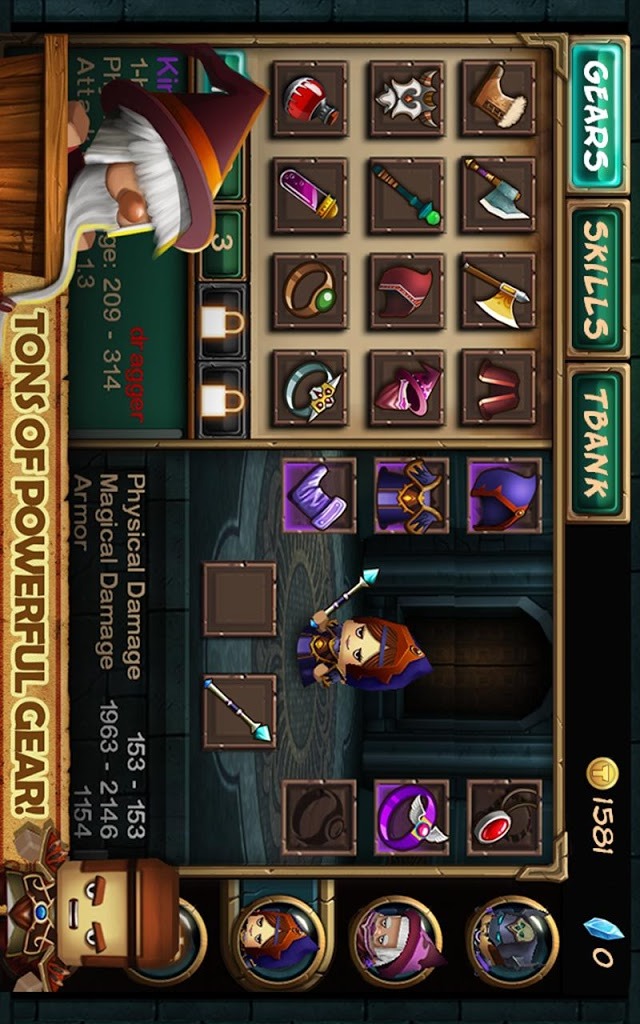Select the red bracers inventory slot
The image size is (640, 1024).
[498, 388]
